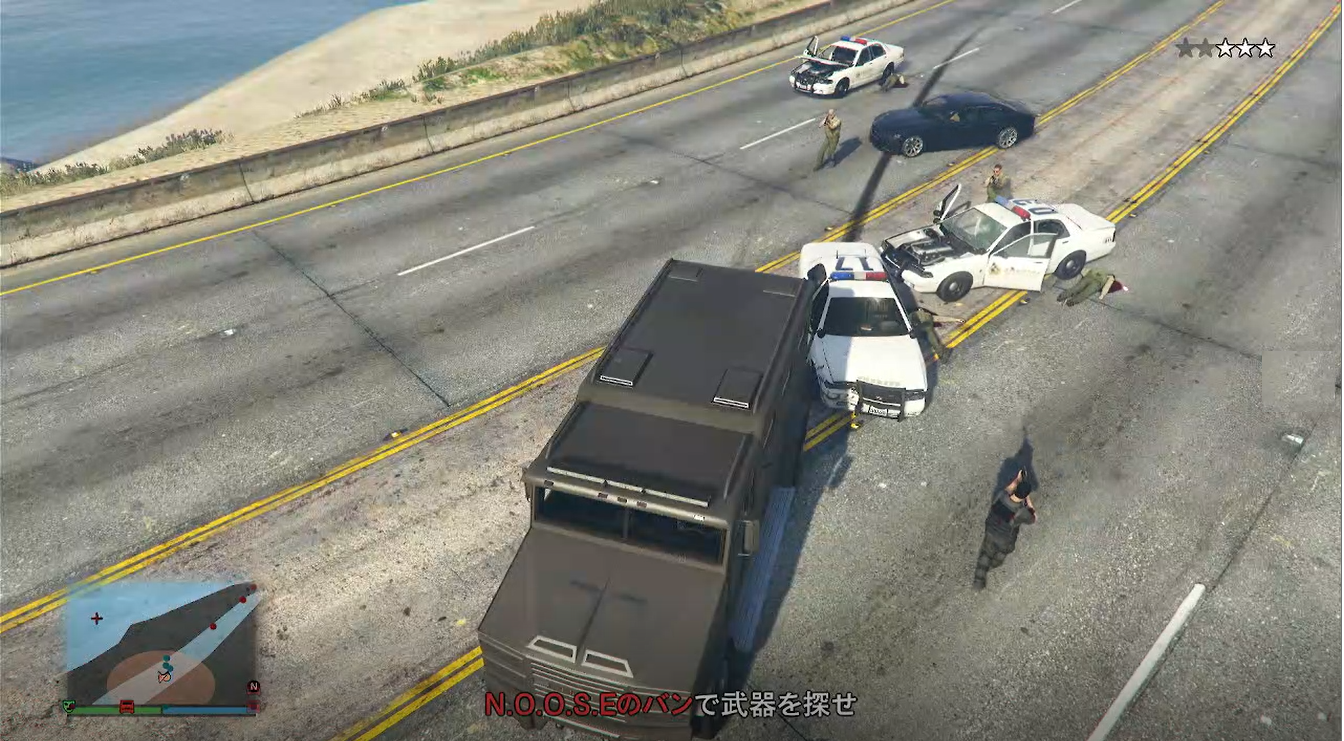Toggle the second white wanted star

point(1245,46)
